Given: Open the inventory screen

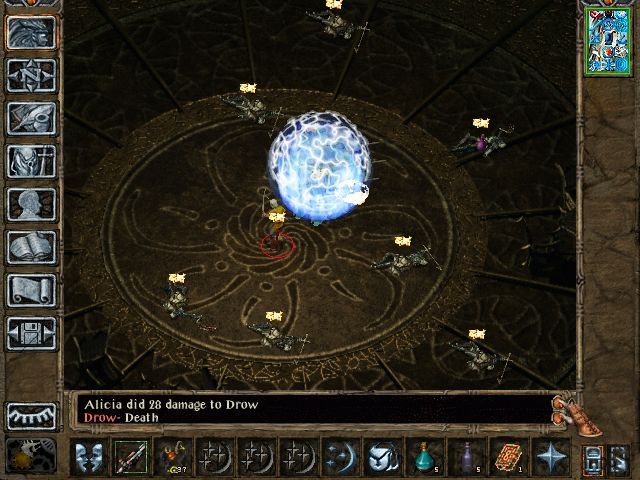Looking at the screenshot, I should [x=31, y=161].
